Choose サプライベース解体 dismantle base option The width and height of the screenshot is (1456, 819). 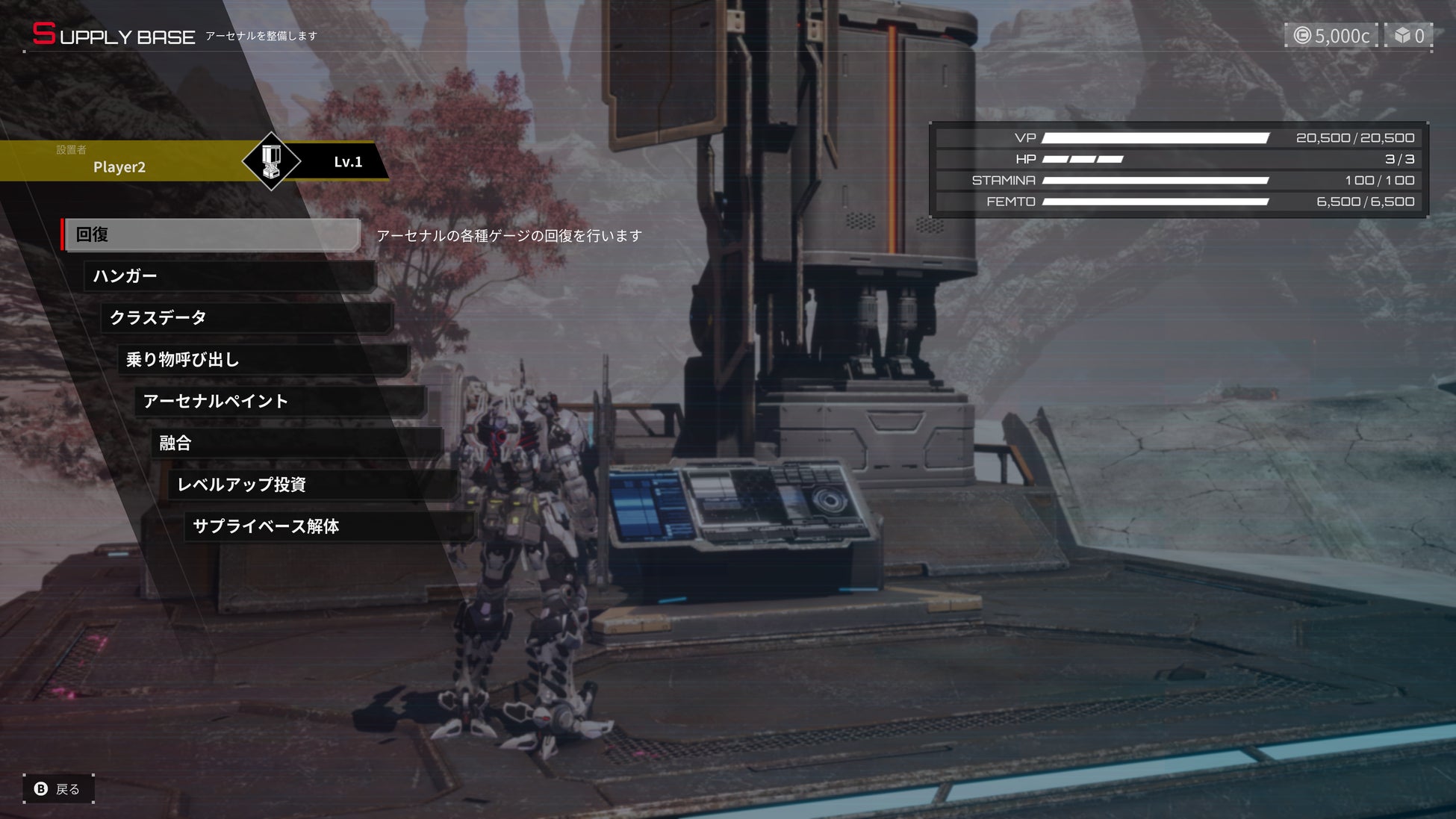[329, 526]
